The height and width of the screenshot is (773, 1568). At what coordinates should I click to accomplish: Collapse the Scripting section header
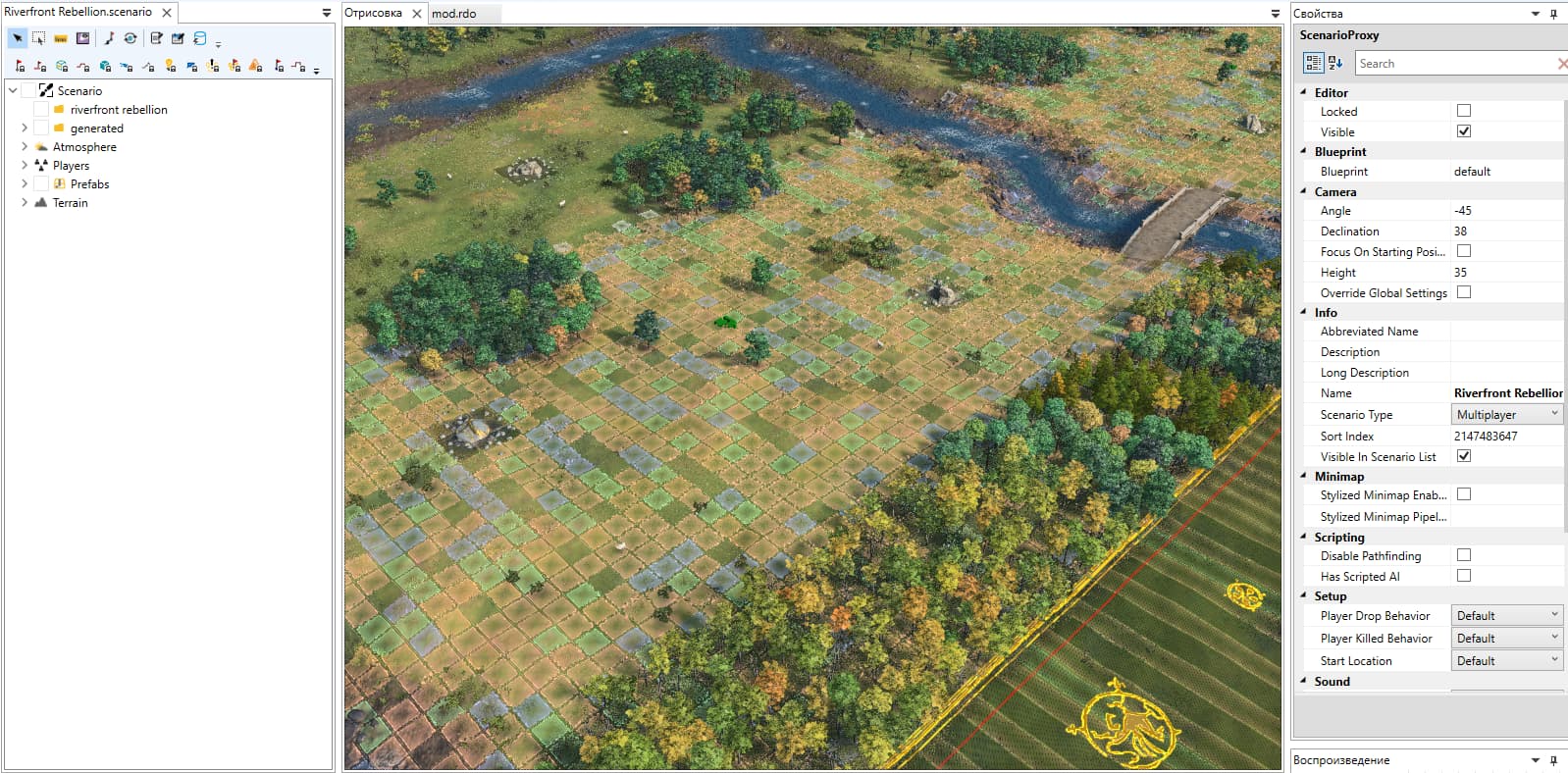(x=1303, y=537)
